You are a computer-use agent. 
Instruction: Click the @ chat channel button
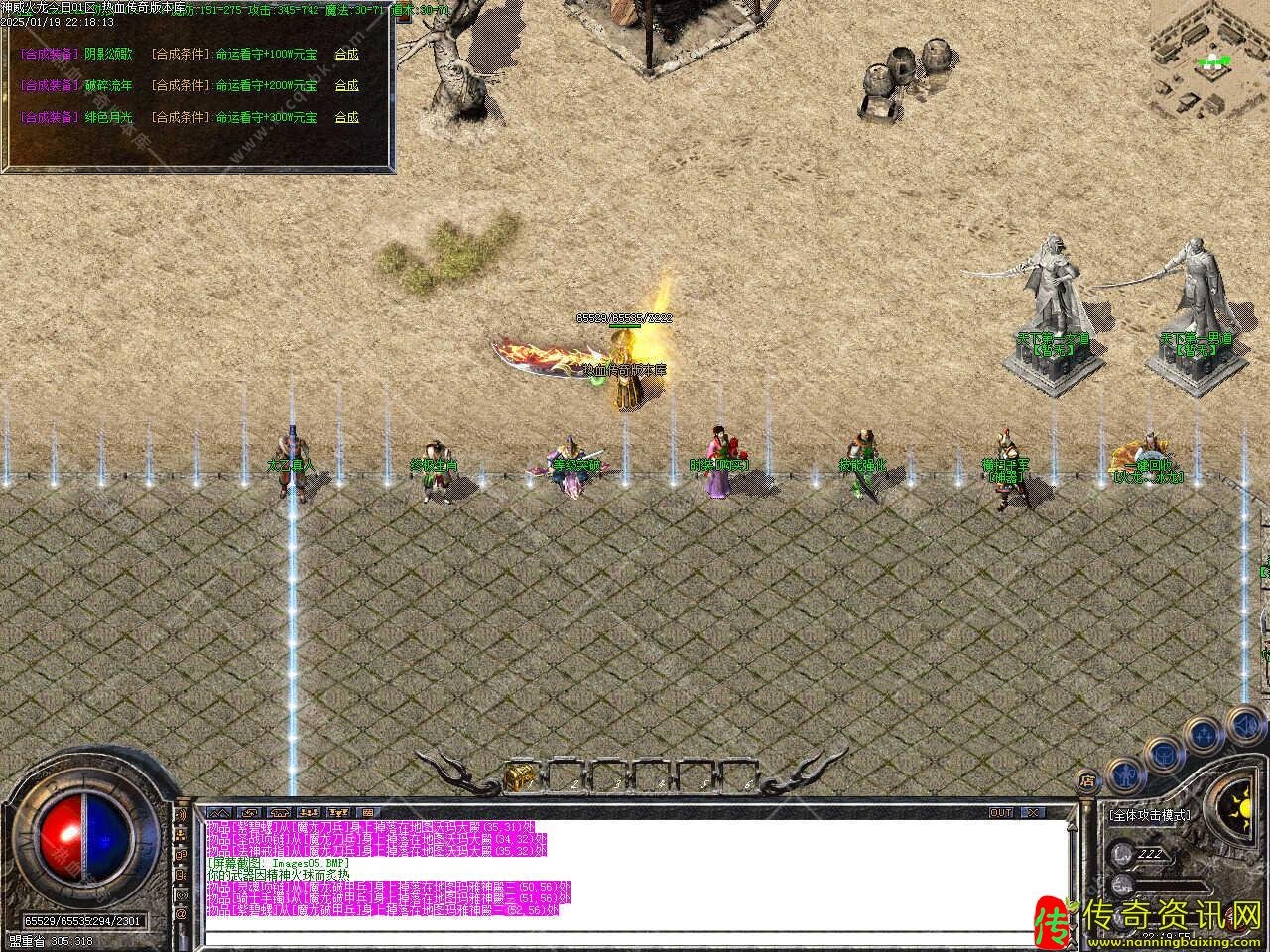point(182,915)
